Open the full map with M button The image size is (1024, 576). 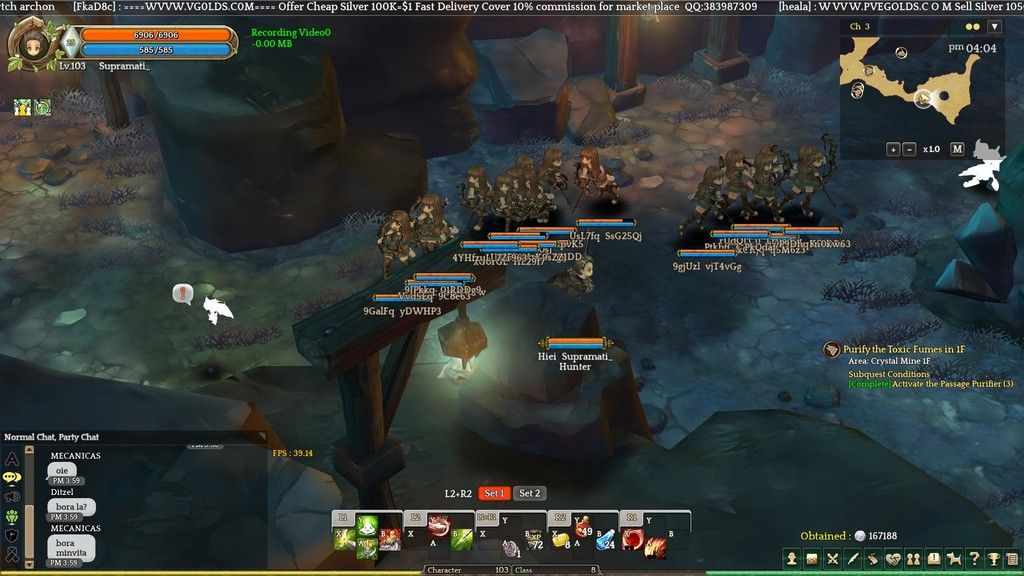[957, 149]
